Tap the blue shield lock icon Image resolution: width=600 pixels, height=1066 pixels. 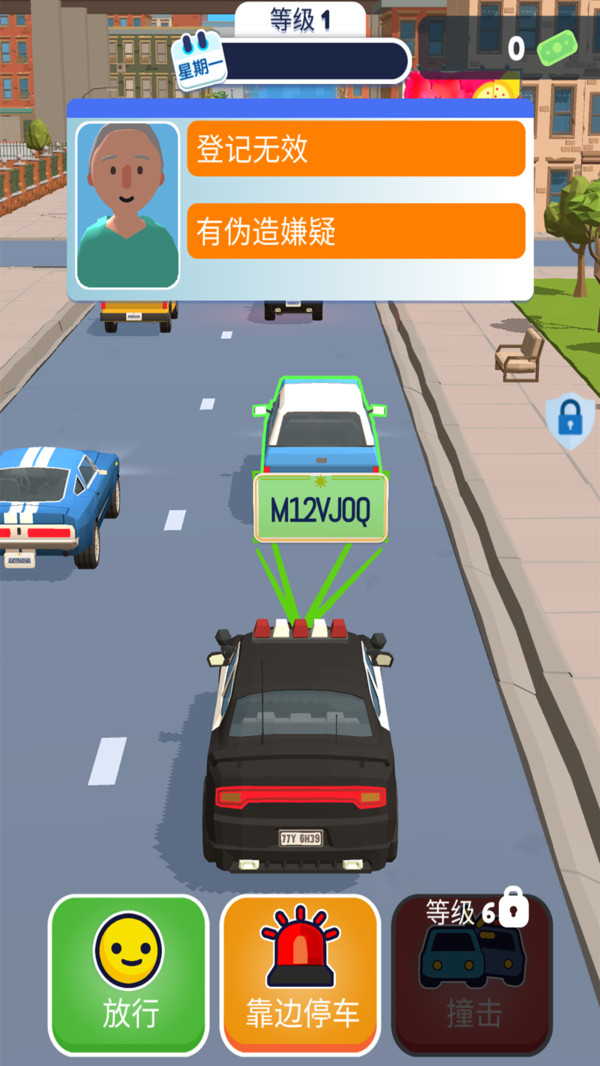point(568,420)
